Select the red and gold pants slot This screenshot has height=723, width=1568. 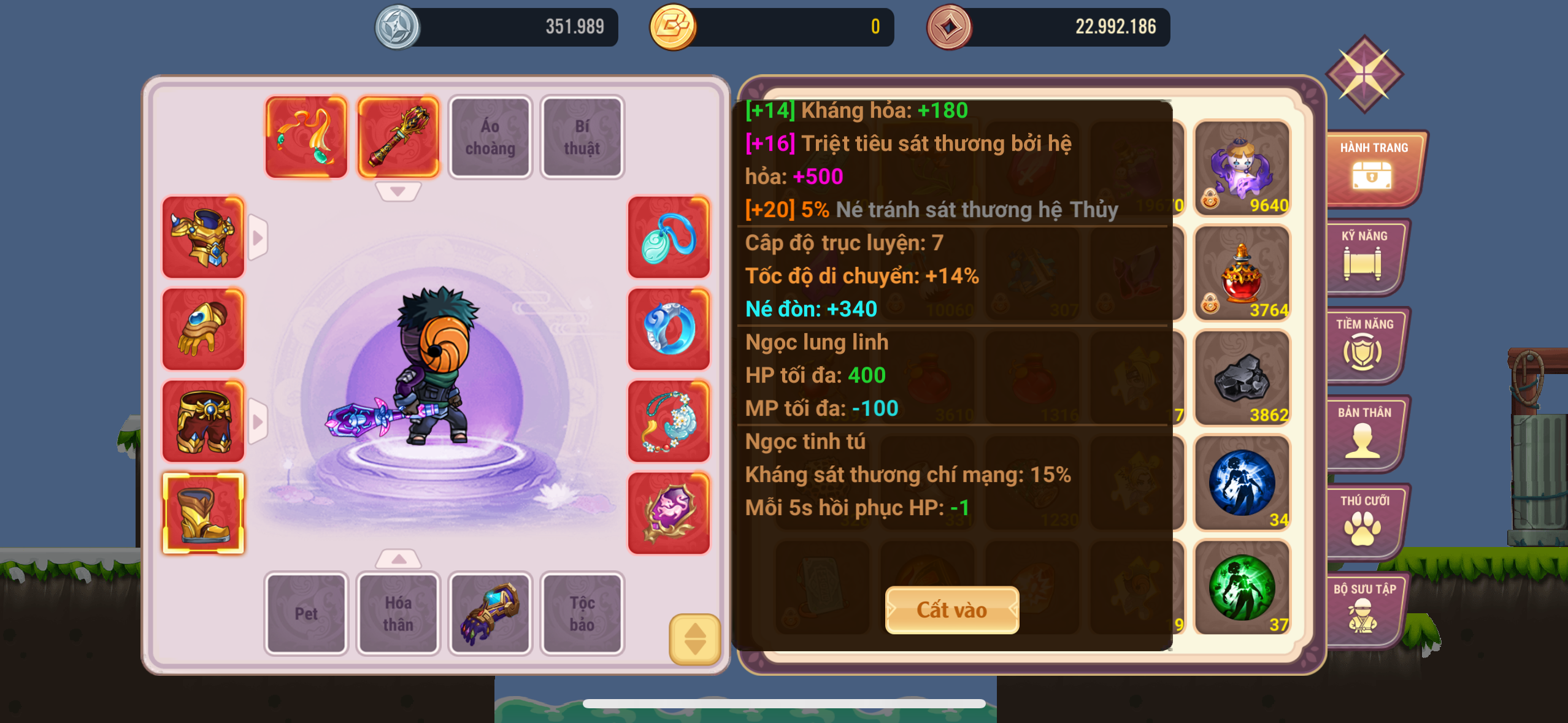click(x=203, y=421)
